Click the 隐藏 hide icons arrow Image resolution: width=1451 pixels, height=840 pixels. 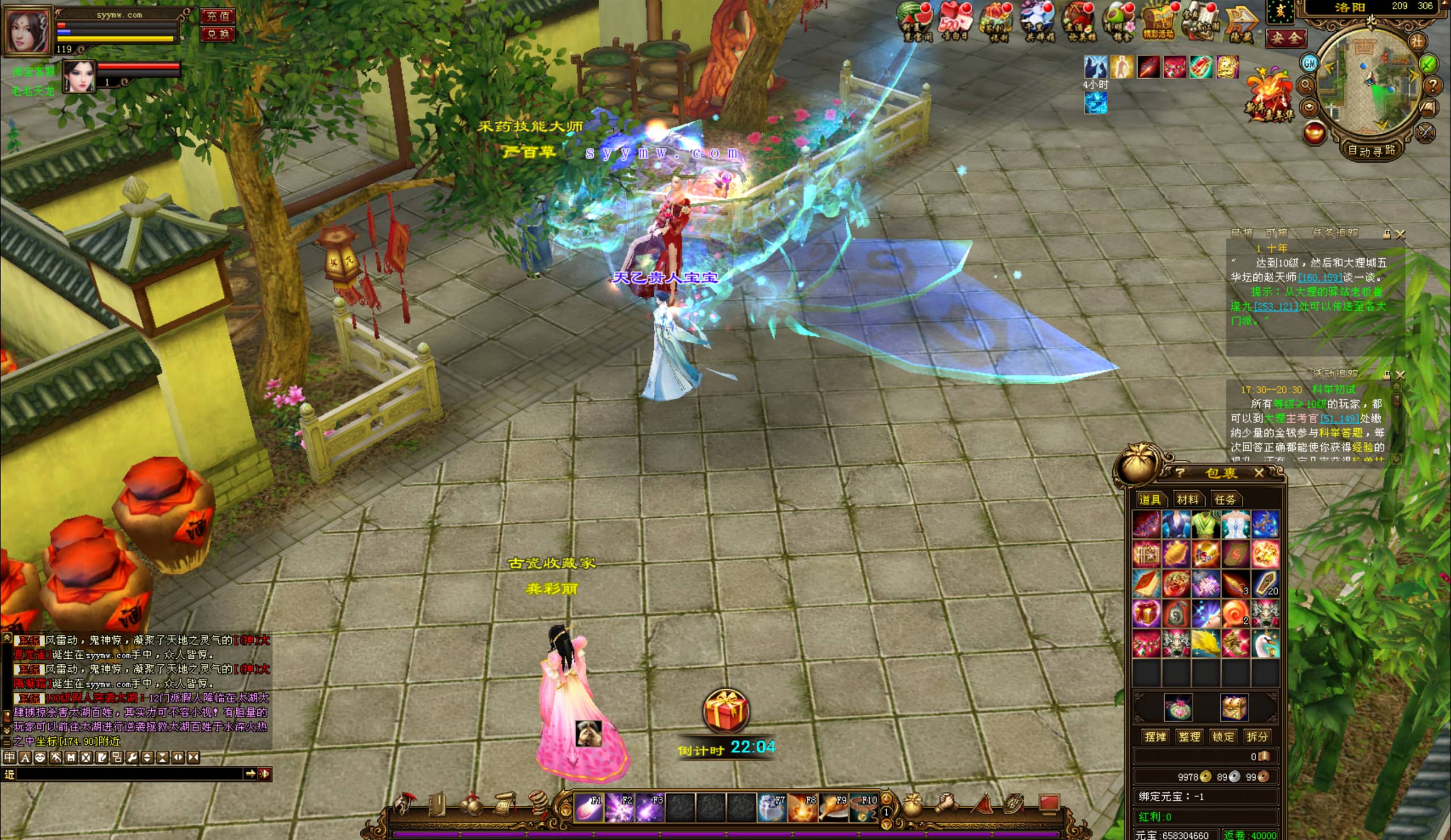pyautogui.click(x=1240, y=23)
